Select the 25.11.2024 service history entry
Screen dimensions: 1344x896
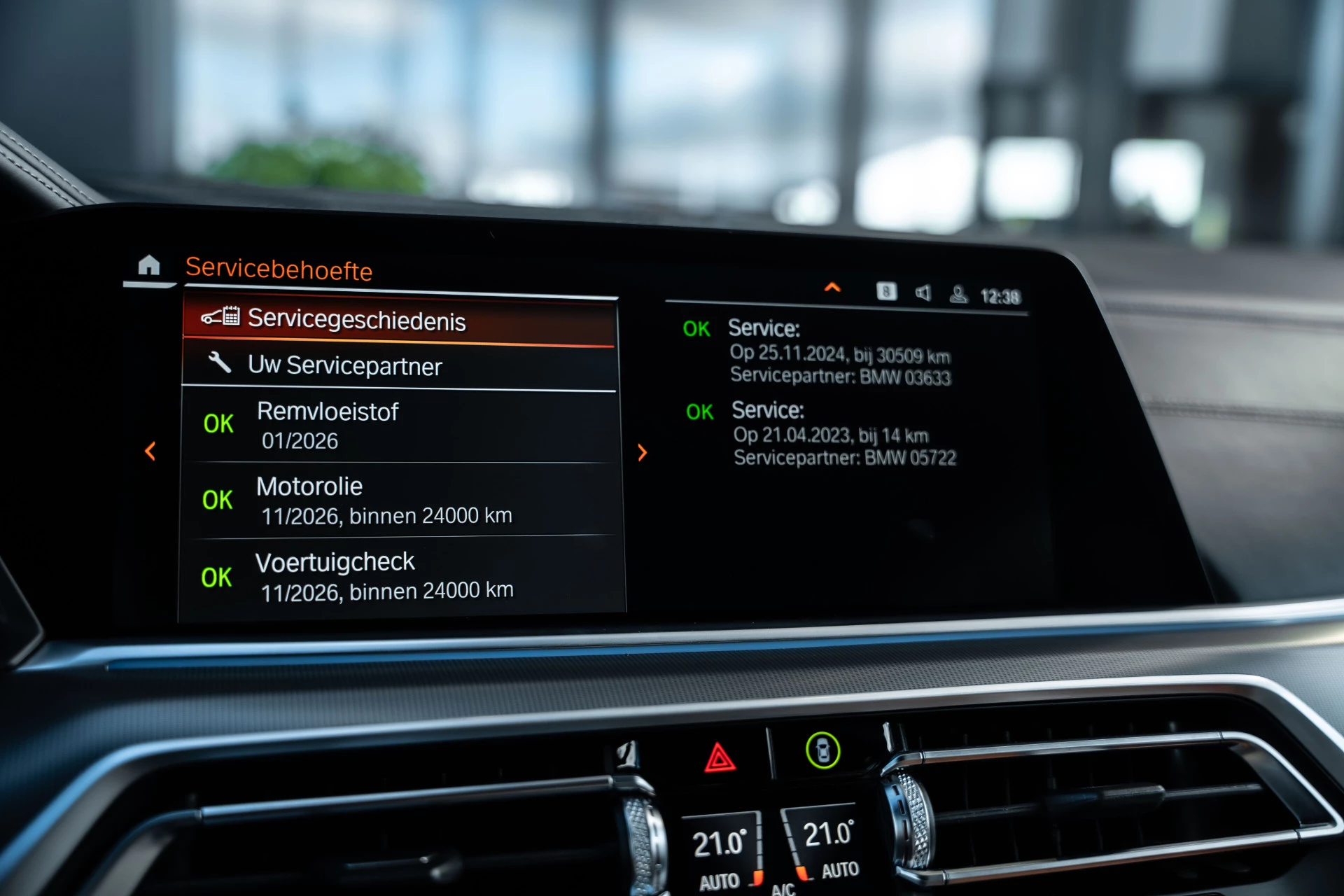tap(839, 353)
